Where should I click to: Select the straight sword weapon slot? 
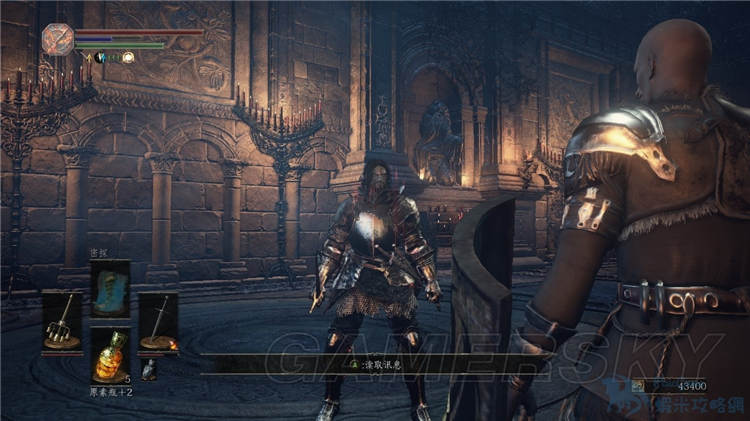coord(158,321)
